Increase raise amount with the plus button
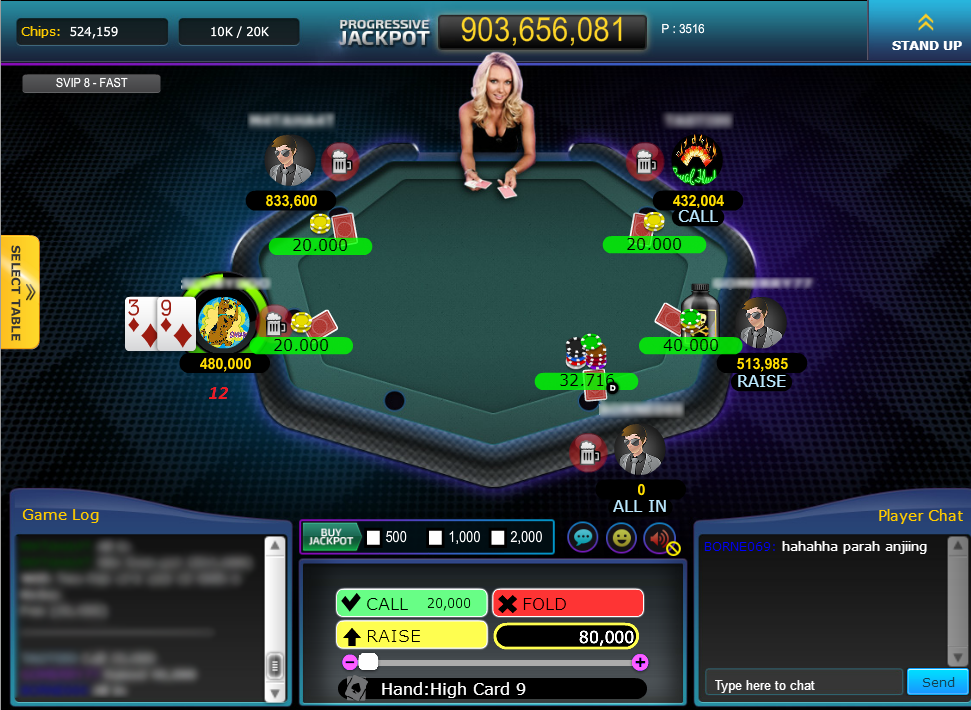 [640, 662]
